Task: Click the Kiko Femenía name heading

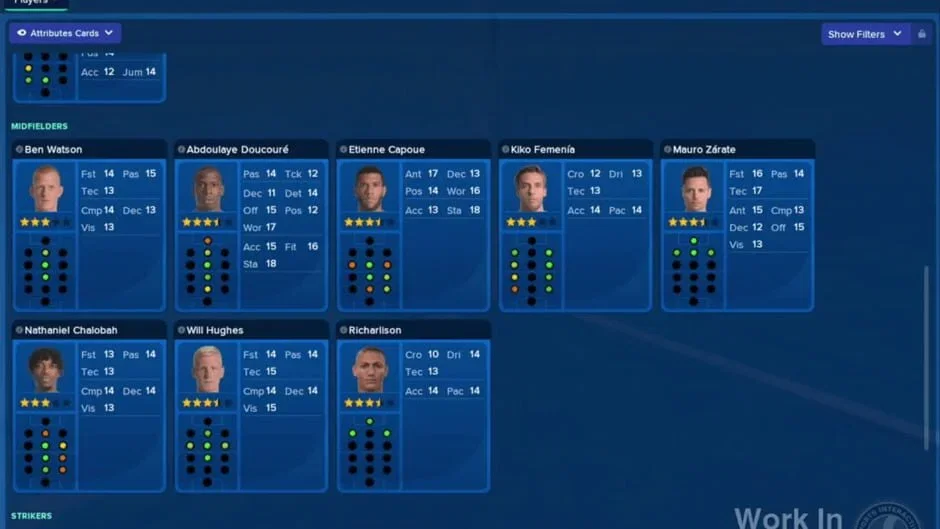Action: pyautogui.click(x=543, y=150)
